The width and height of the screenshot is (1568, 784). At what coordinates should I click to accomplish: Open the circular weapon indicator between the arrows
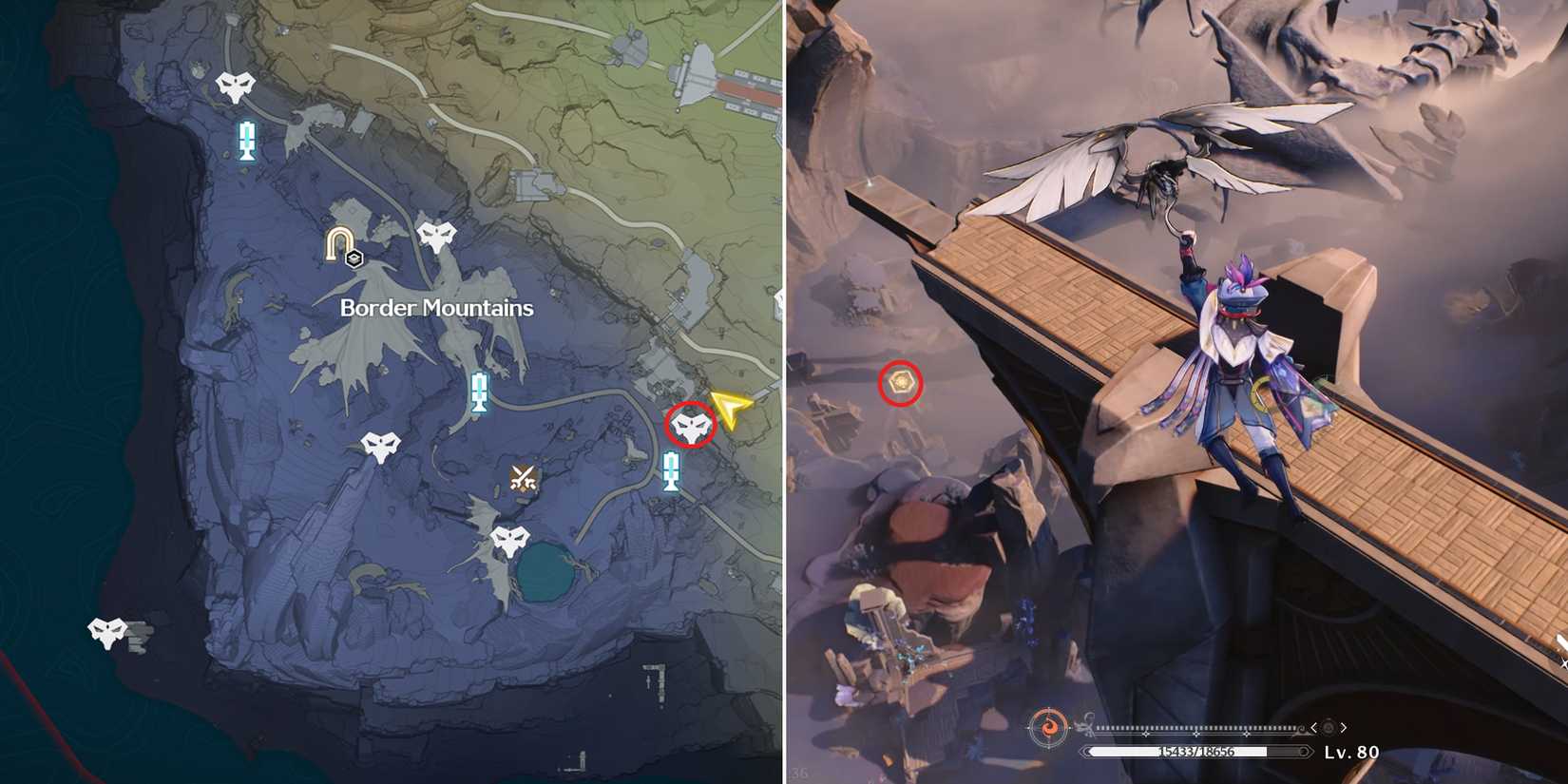(1328, 727)
